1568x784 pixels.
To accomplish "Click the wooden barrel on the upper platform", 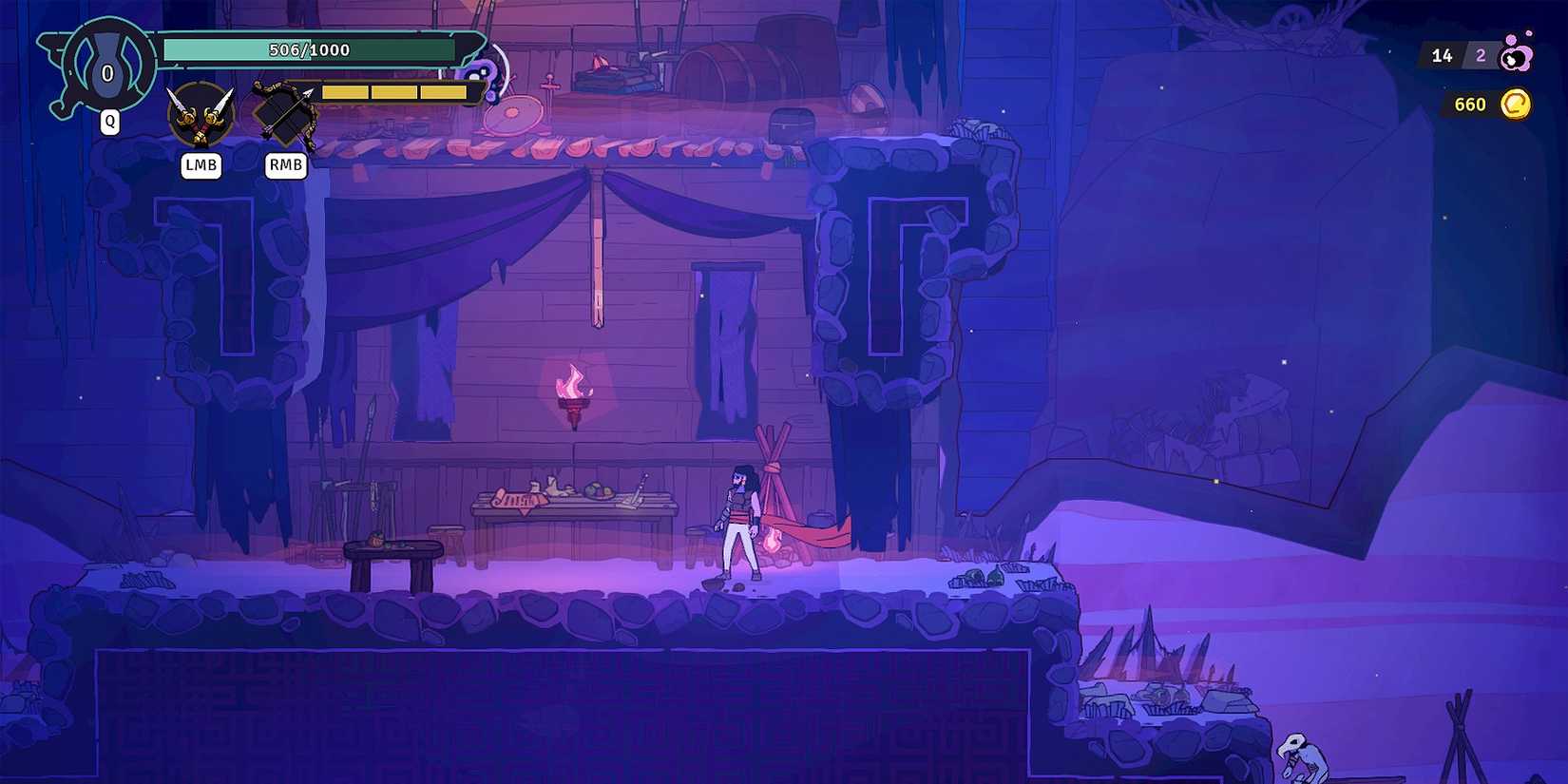I will click(743, 71).
